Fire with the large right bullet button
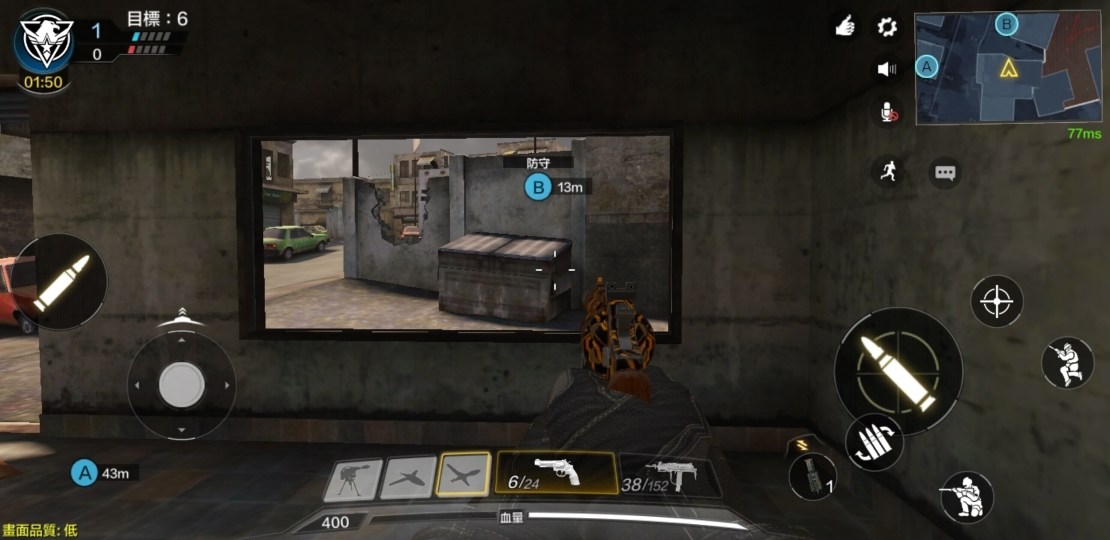 pyautogui.click(x=897, y=370)
